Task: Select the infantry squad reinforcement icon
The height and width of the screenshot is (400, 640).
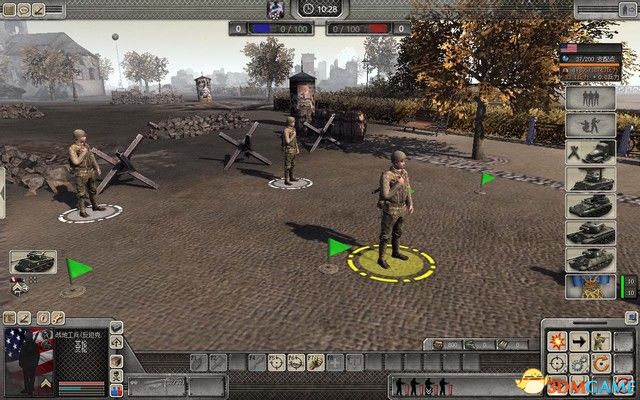Action: point(590,100)
